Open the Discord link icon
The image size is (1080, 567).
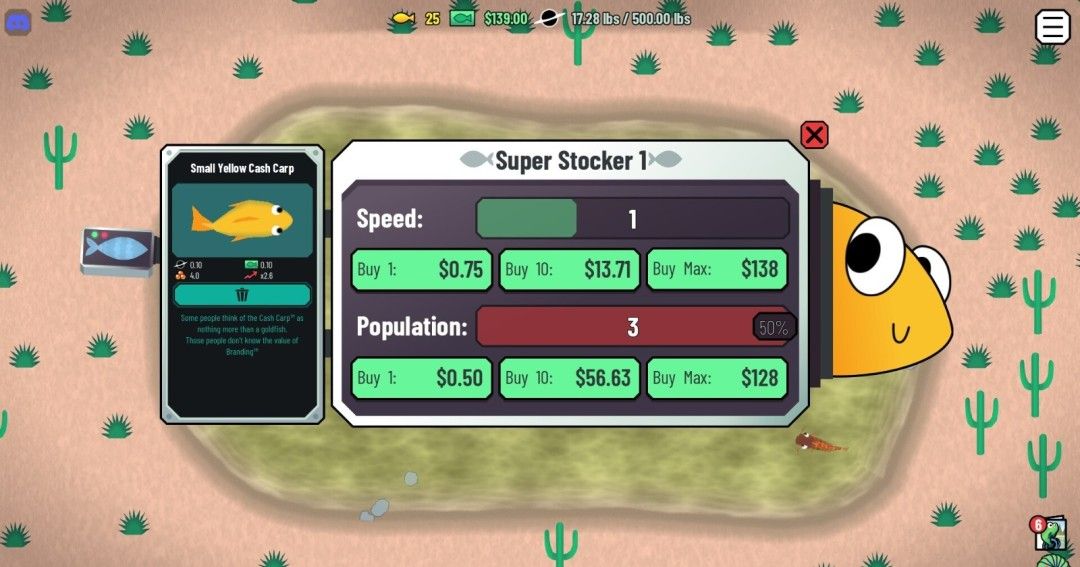(x=19, y=22)
